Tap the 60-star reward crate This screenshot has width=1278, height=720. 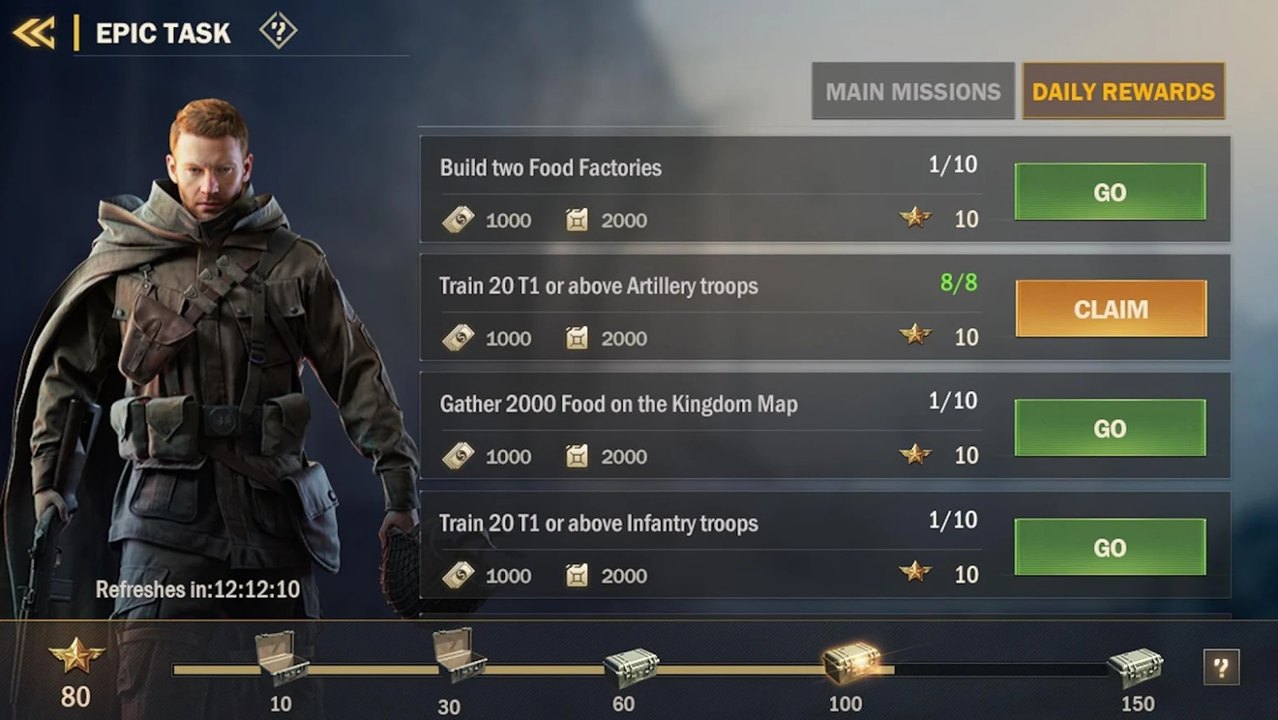(630, 667)
